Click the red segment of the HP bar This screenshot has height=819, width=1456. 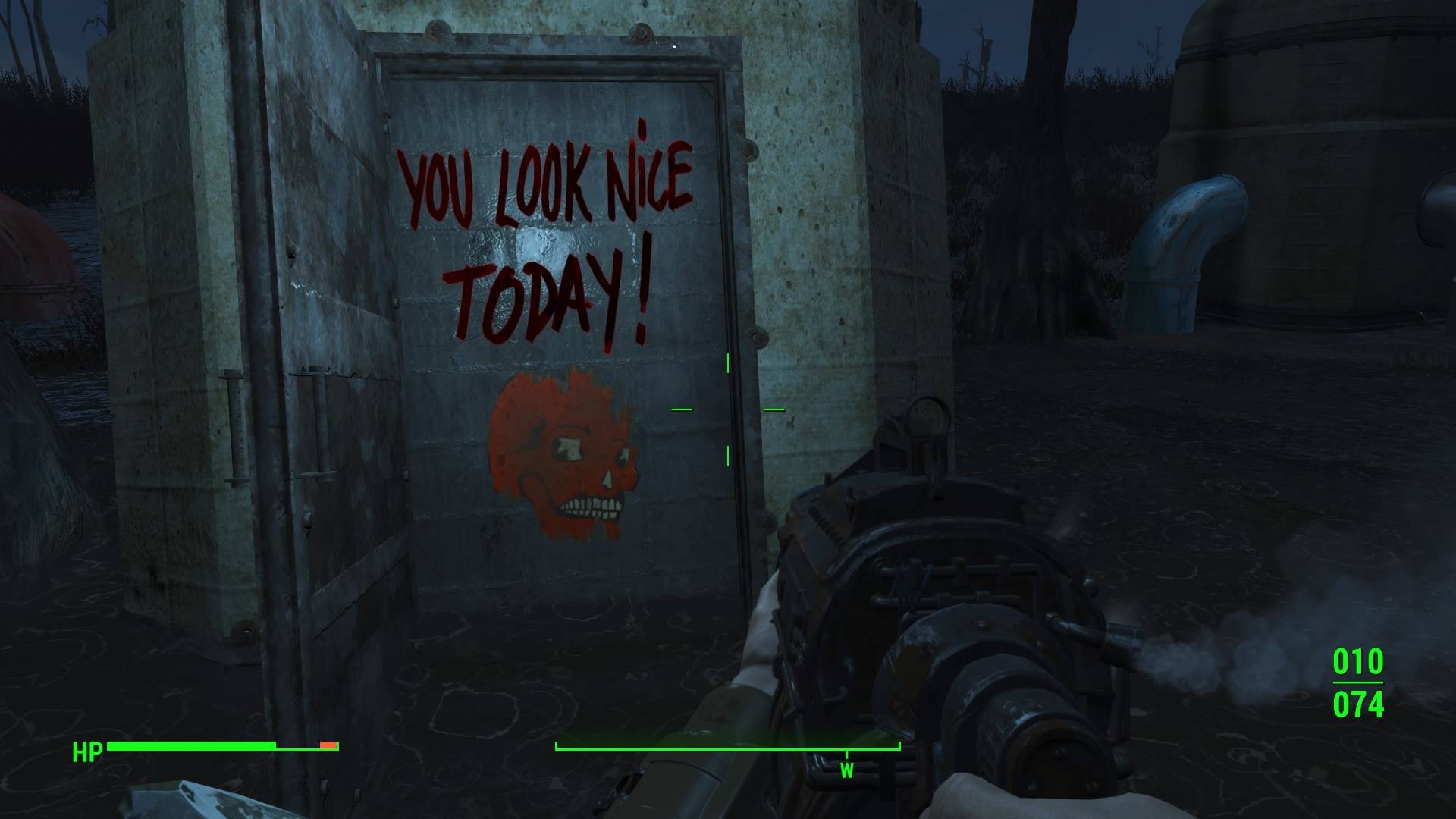[328, 745]
